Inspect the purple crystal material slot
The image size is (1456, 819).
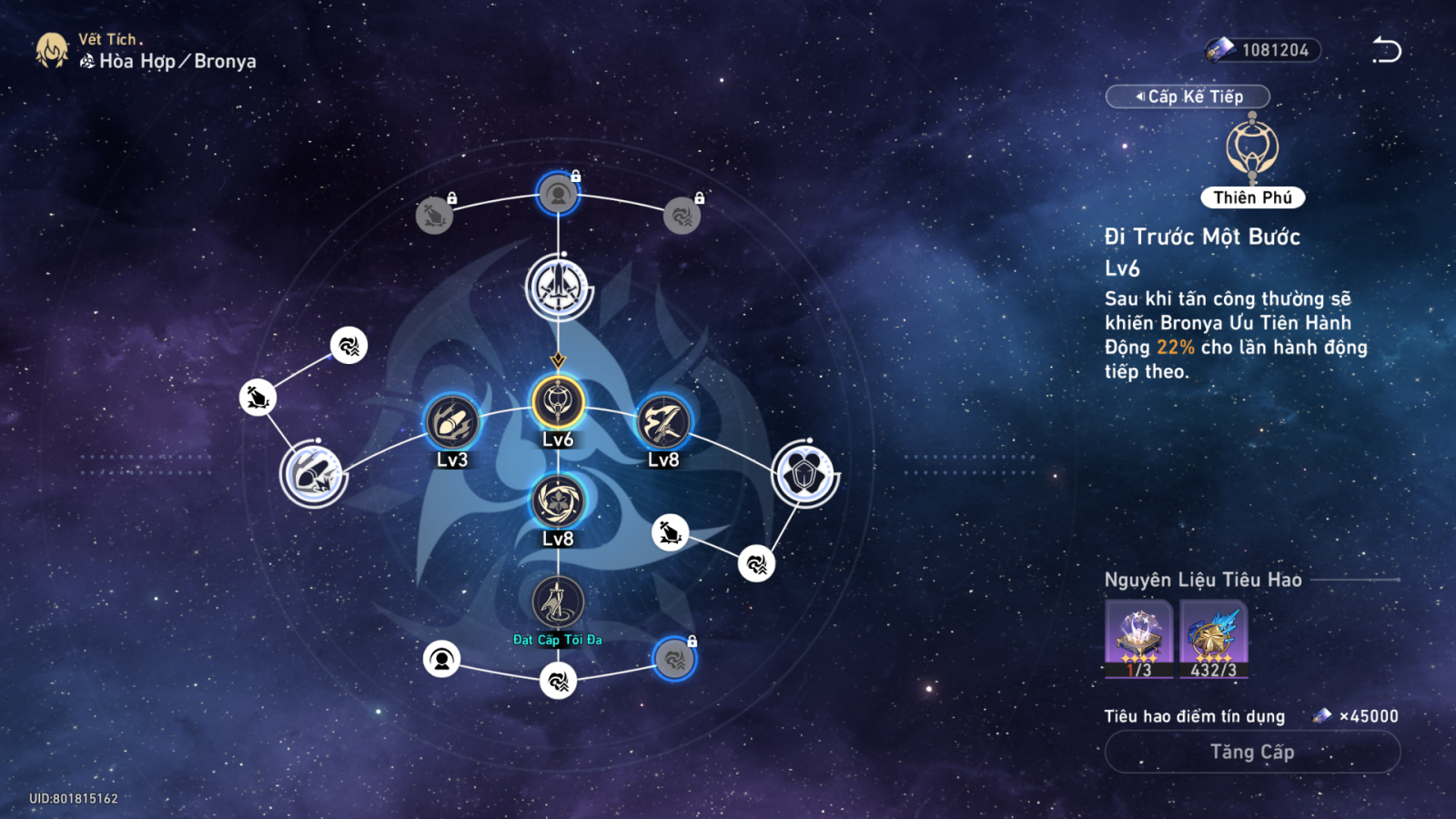(x=1138, y=638)
